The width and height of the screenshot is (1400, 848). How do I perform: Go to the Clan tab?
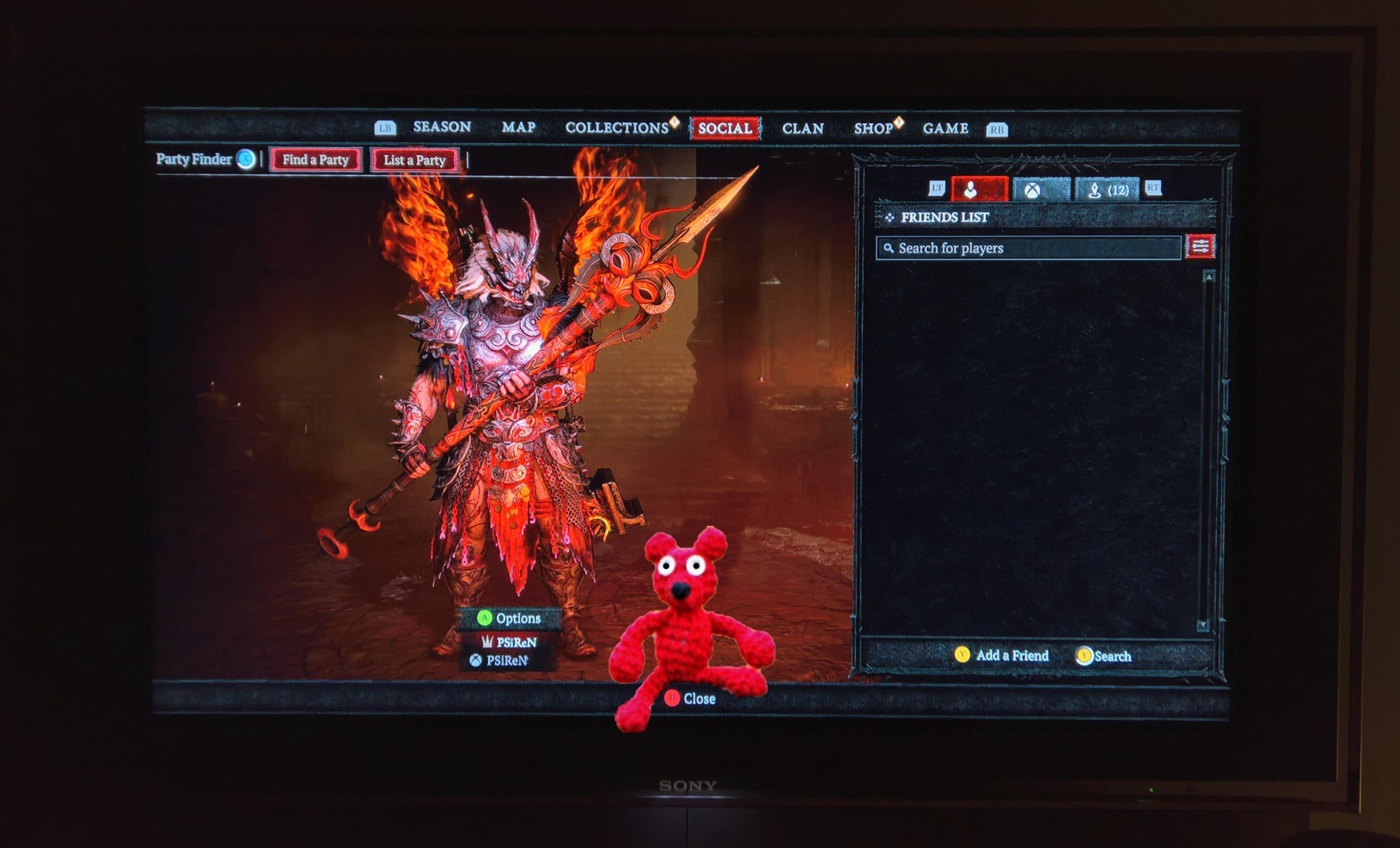click(803, 129)
